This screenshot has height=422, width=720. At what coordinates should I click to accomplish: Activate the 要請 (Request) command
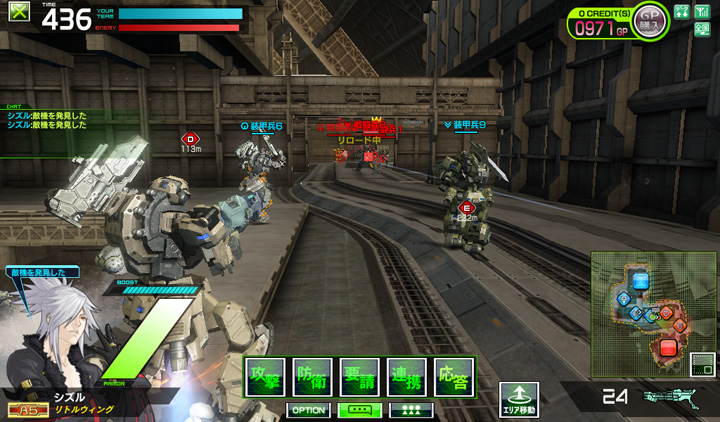tap(359, 377)
